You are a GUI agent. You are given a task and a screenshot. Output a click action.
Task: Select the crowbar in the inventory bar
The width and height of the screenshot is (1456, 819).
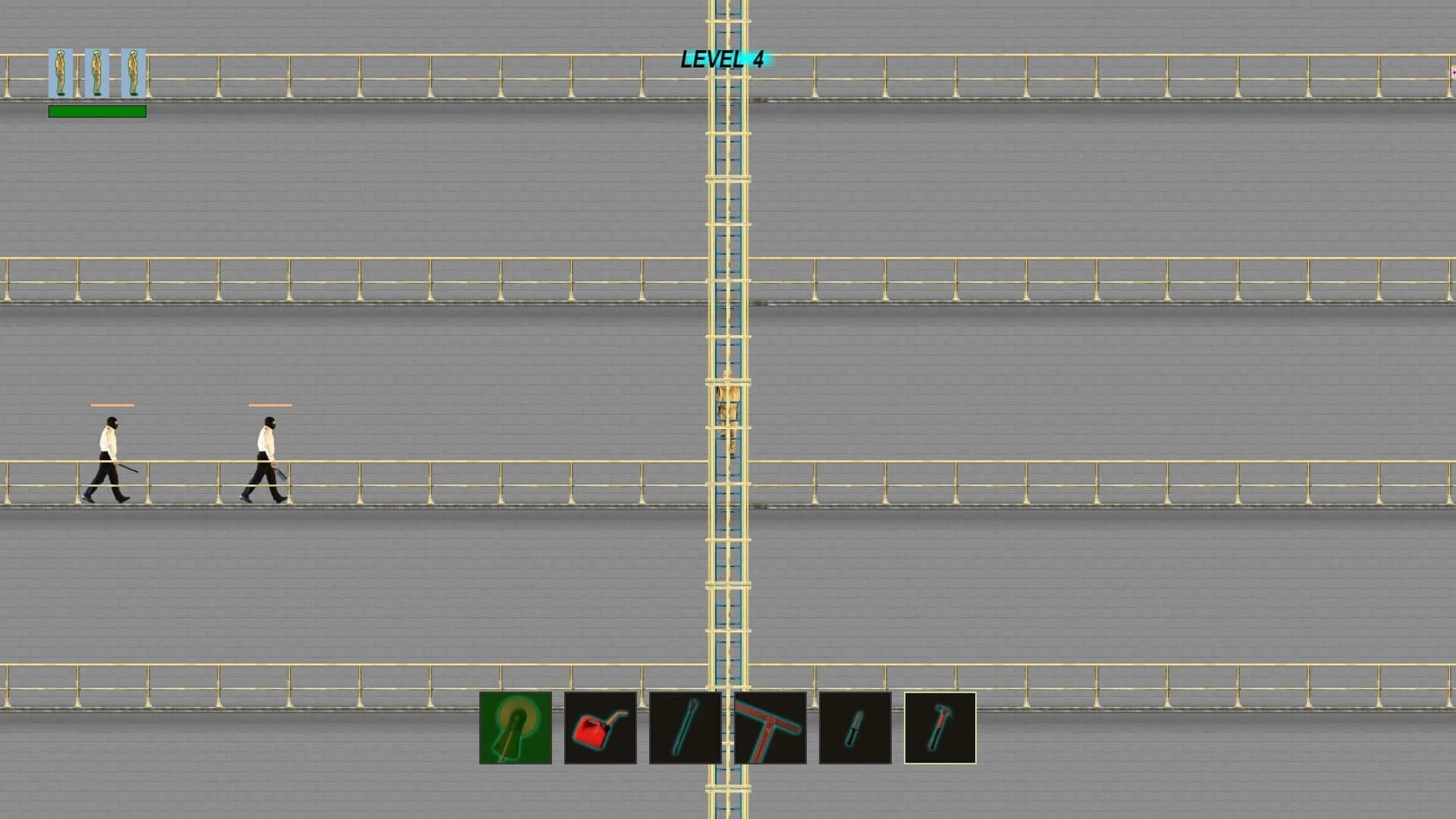pyautogui.click(x=684, y=726)
